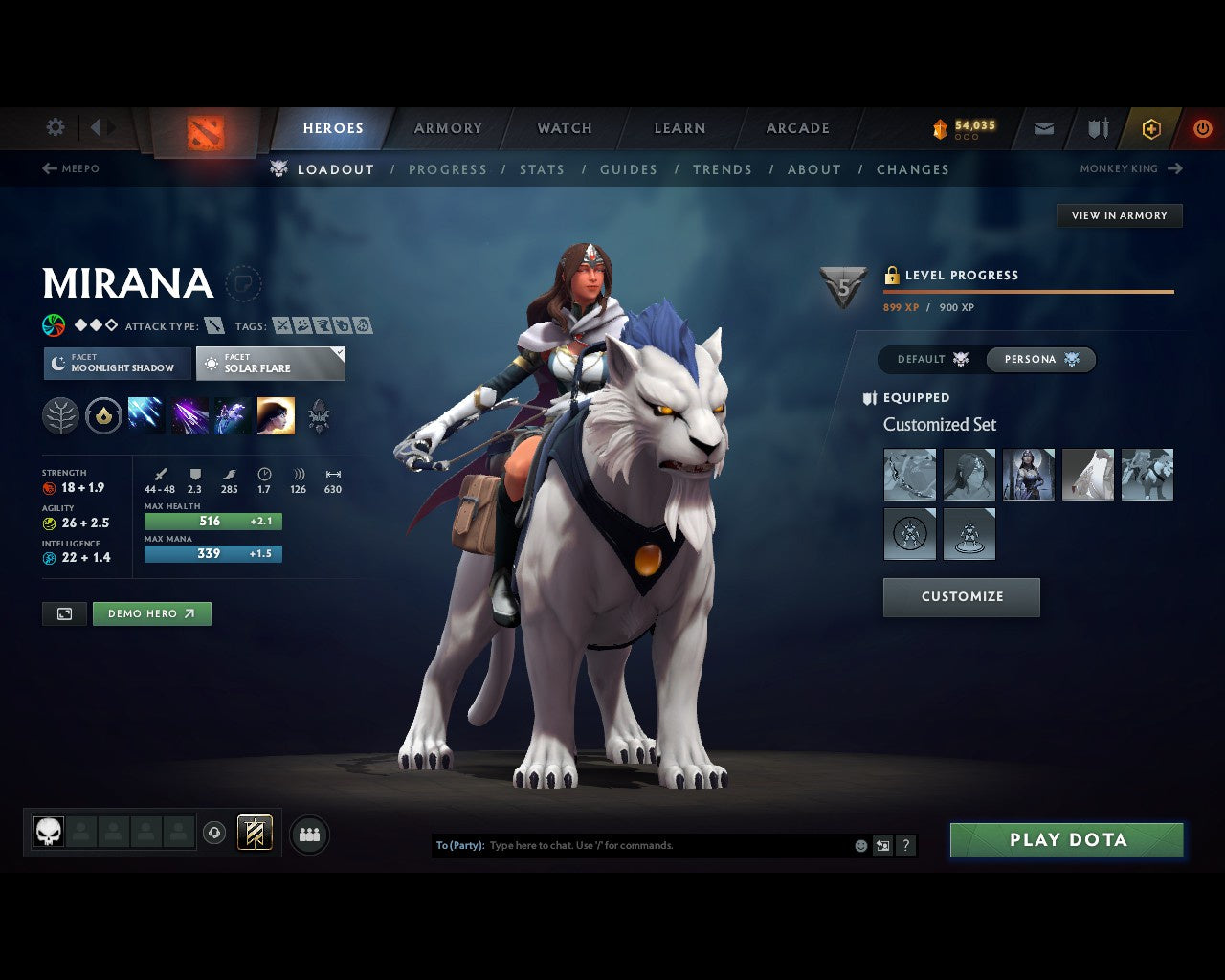1225x980 pixels.
Task: Open the WATCH menu
Action: pos(564,127)
